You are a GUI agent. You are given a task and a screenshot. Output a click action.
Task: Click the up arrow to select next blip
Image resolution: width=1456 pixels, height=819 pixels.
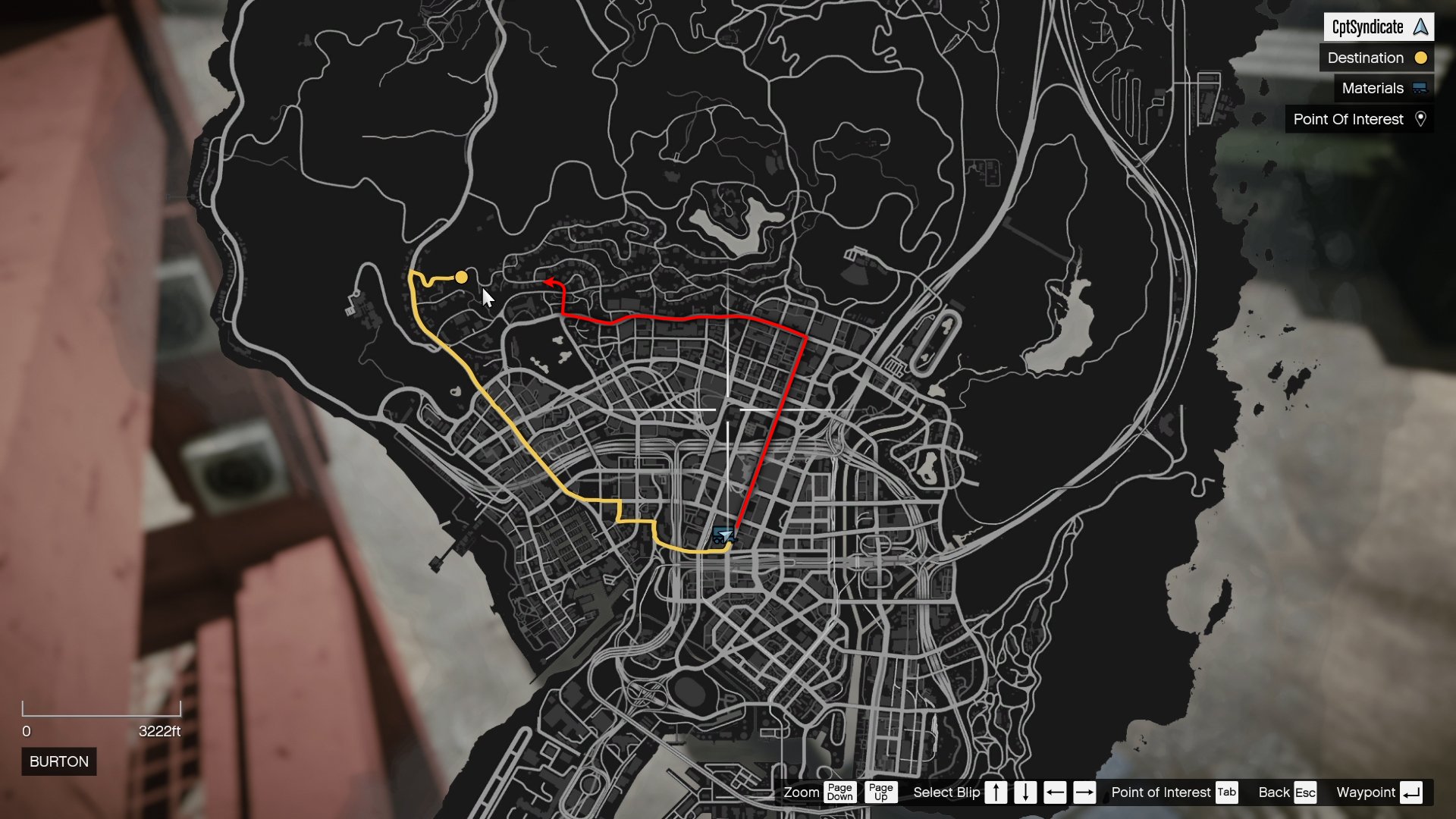click(996, 792)
